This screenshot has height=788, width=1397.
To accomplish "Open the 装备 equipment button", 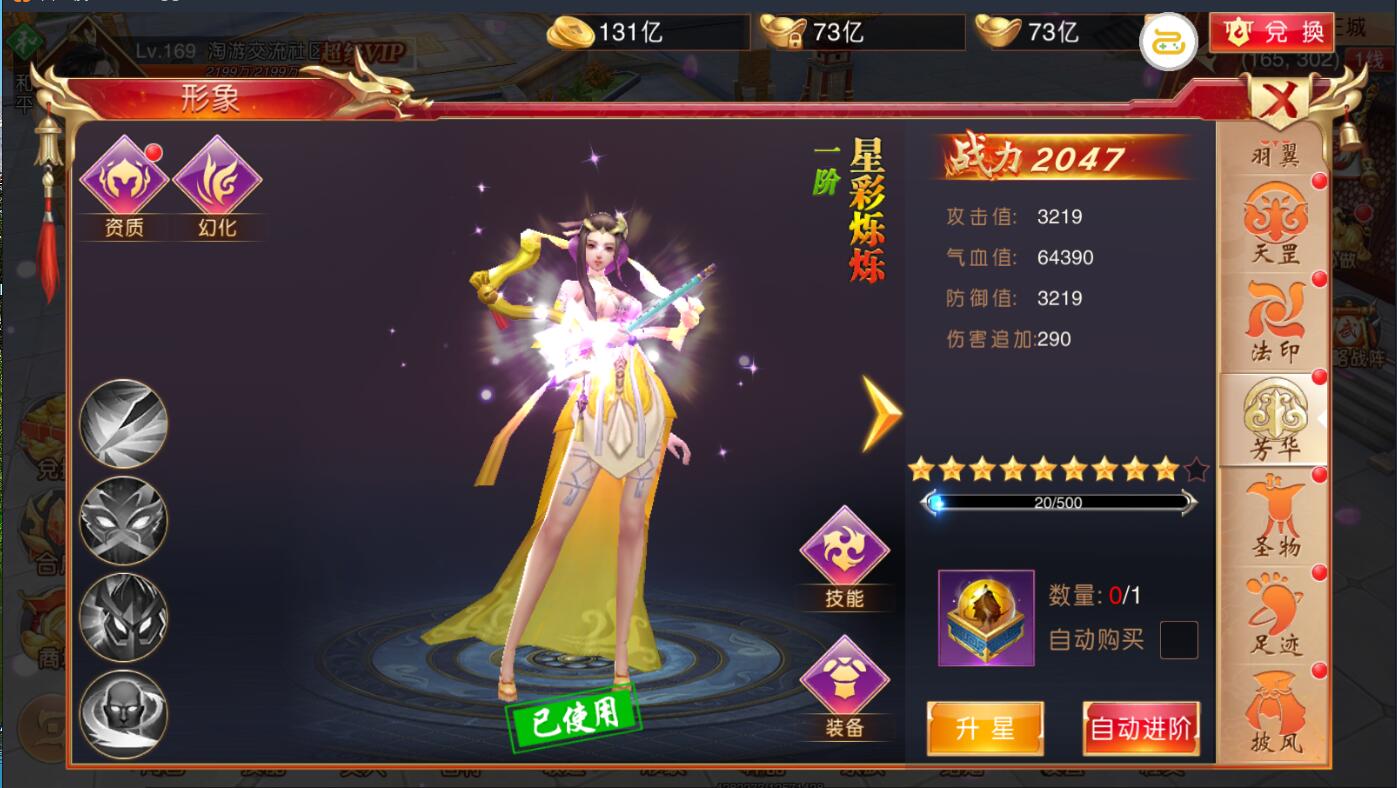I will pos(845,685).
